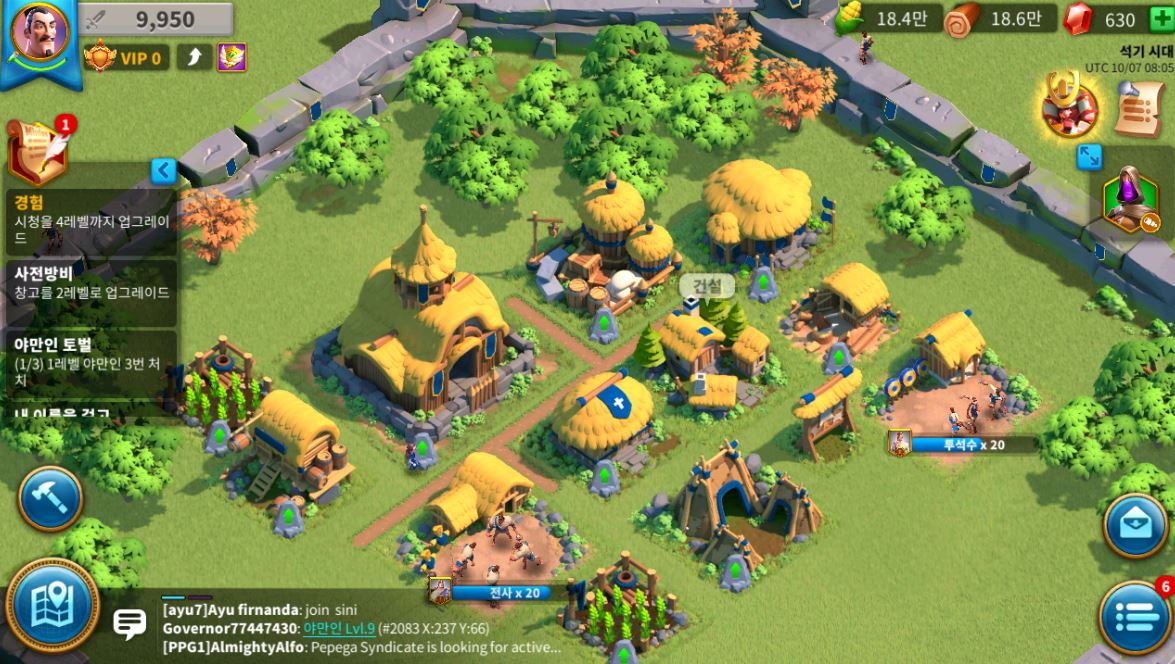Viewport: 1175px width, 664px height.
Task: Collapse the quest panel with blue arrow
Action: coord(164,171)
